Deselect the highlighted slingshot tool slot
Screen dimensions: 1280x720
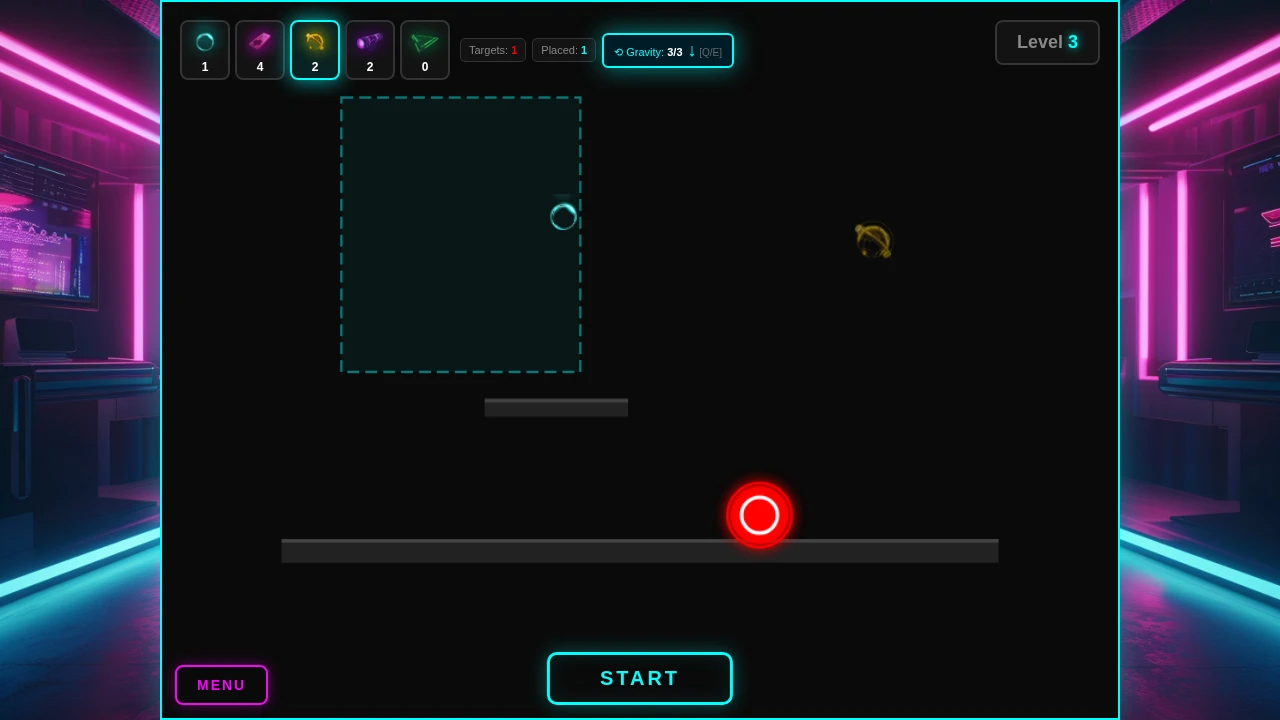pos(315,50)
